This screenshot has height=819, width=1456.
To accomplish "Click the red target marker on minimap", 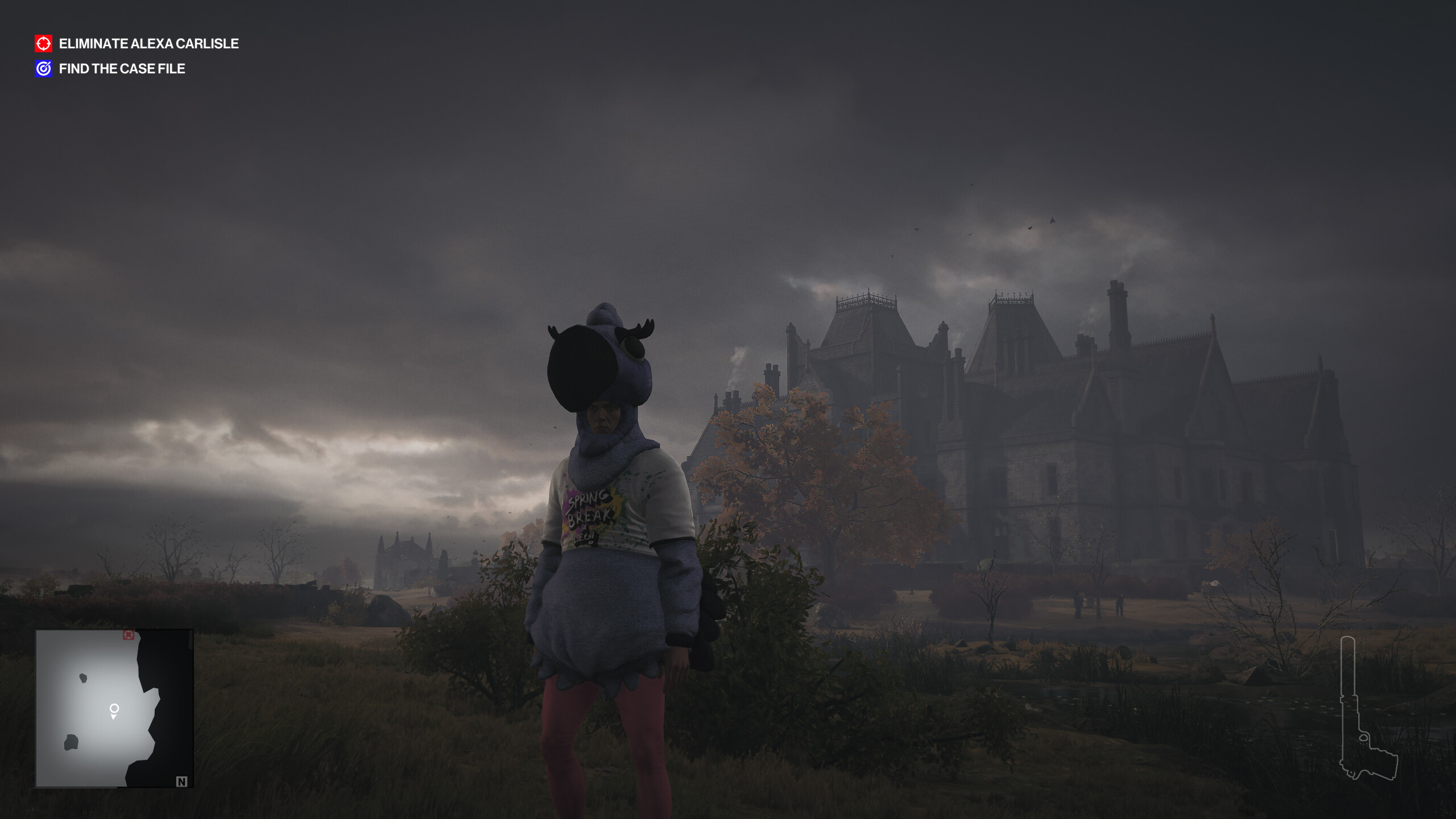I will (129, 635).
